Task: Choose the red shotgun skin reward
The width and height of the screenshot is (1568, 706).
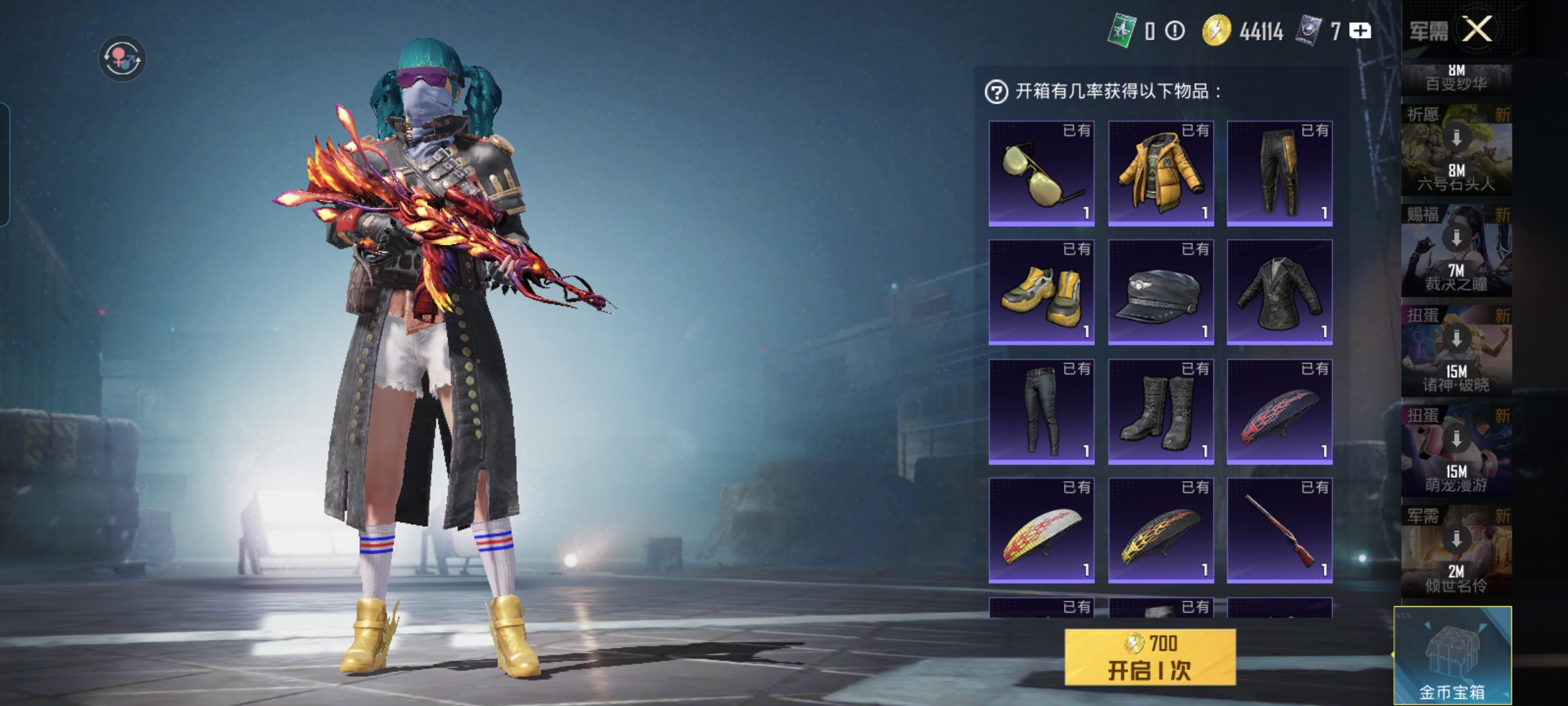Action: click(1280, 531)
